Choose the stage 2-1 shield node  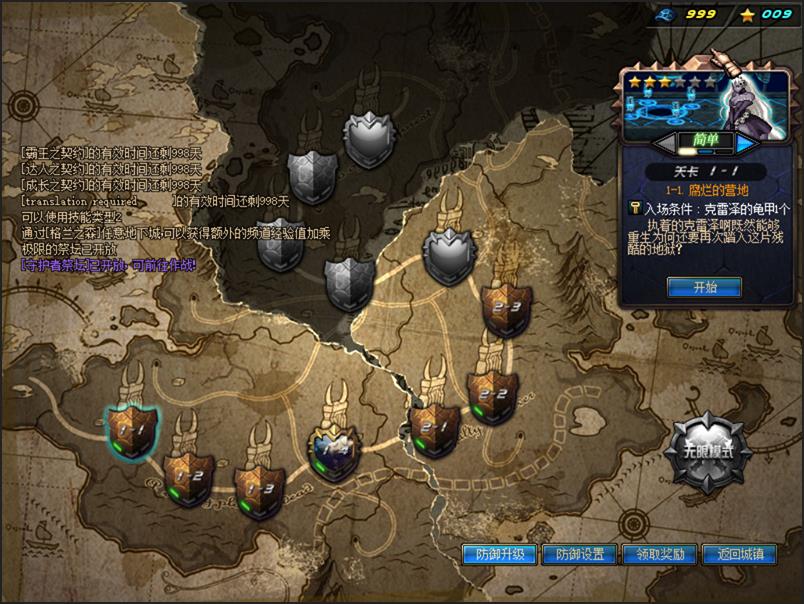click(x=436, y=430)
